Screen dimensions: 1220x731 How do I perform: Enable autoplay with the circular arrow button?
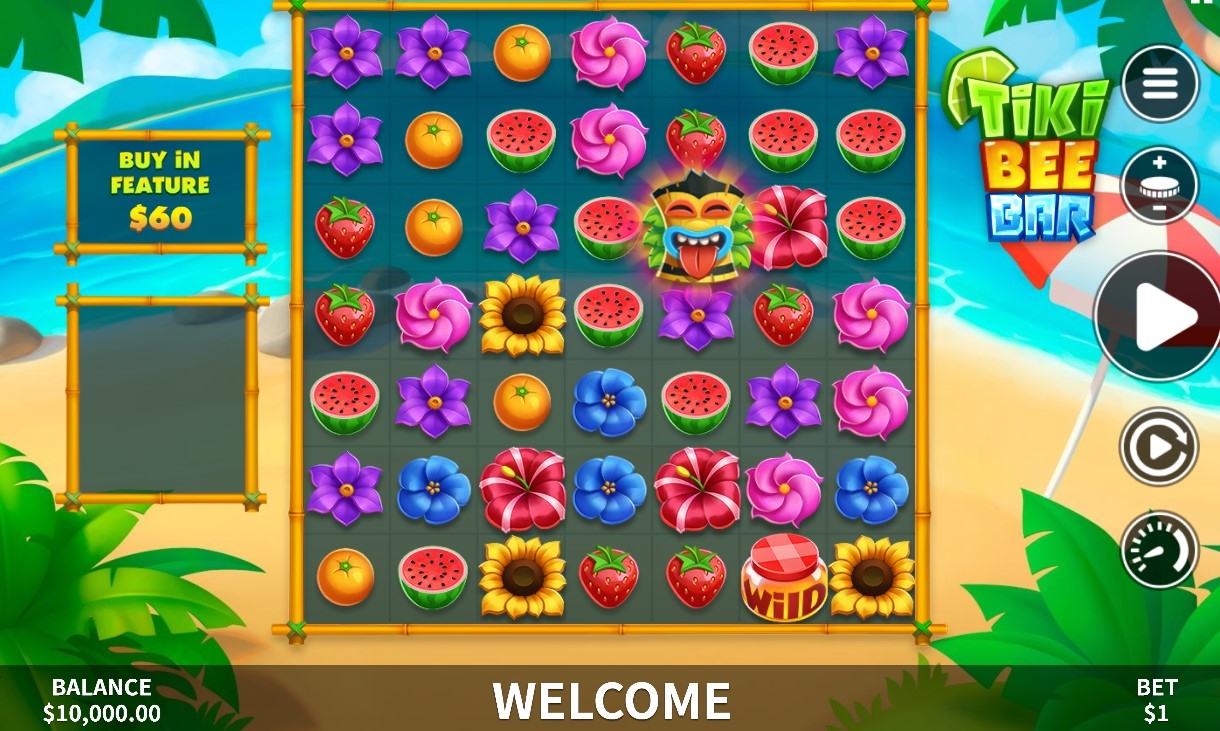(x=1159, y=447)
